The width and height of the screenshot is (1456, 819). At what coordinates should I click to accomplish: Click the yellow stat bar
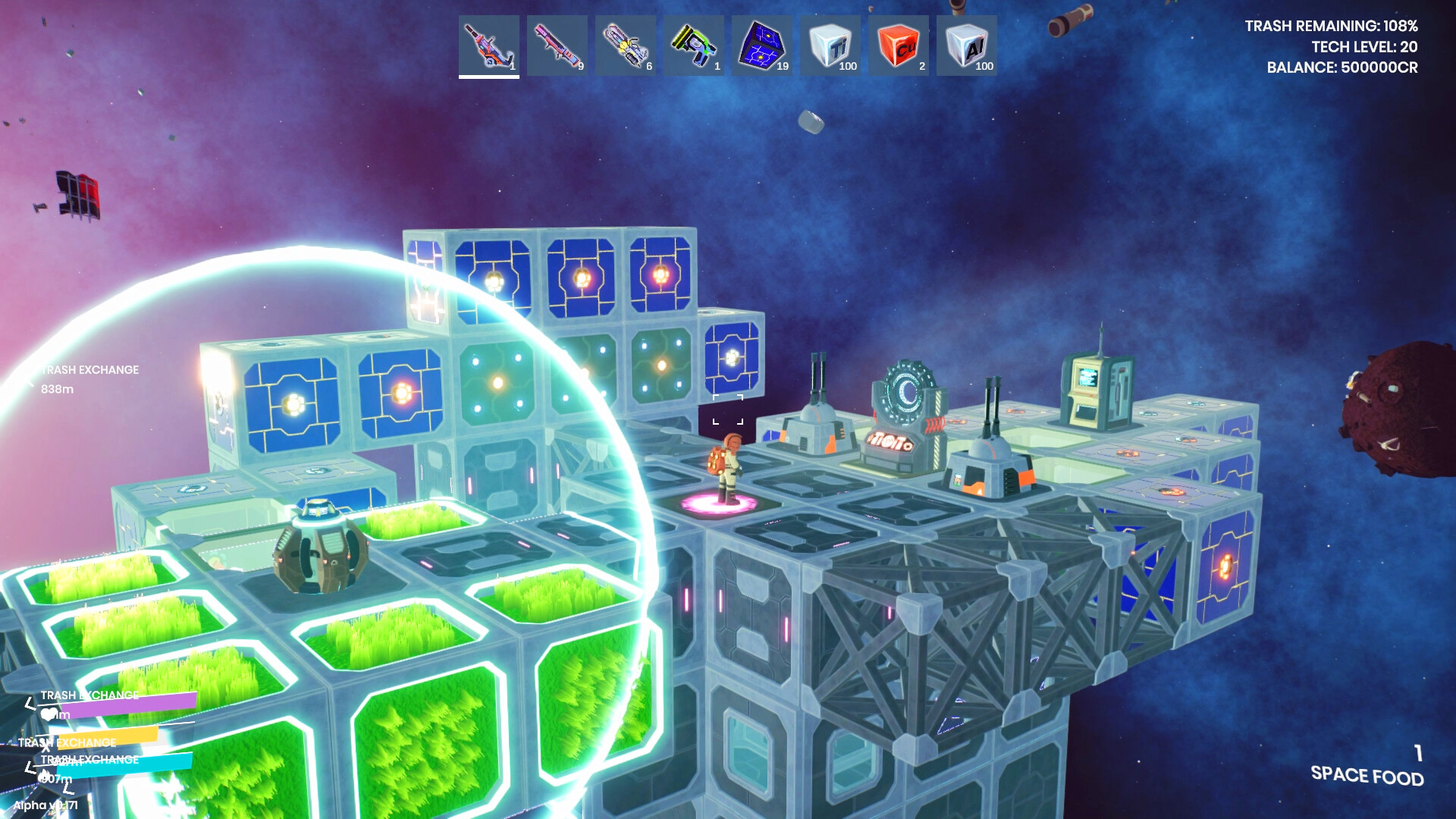pyautogui.click(x=107, y=736)
